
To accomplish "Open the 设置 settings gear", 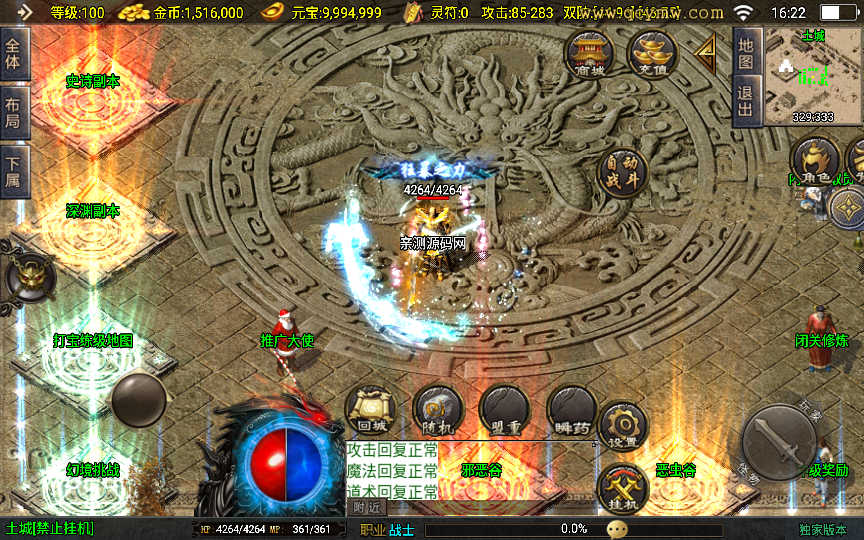I will pyautogui.click(x=623, y=425).
